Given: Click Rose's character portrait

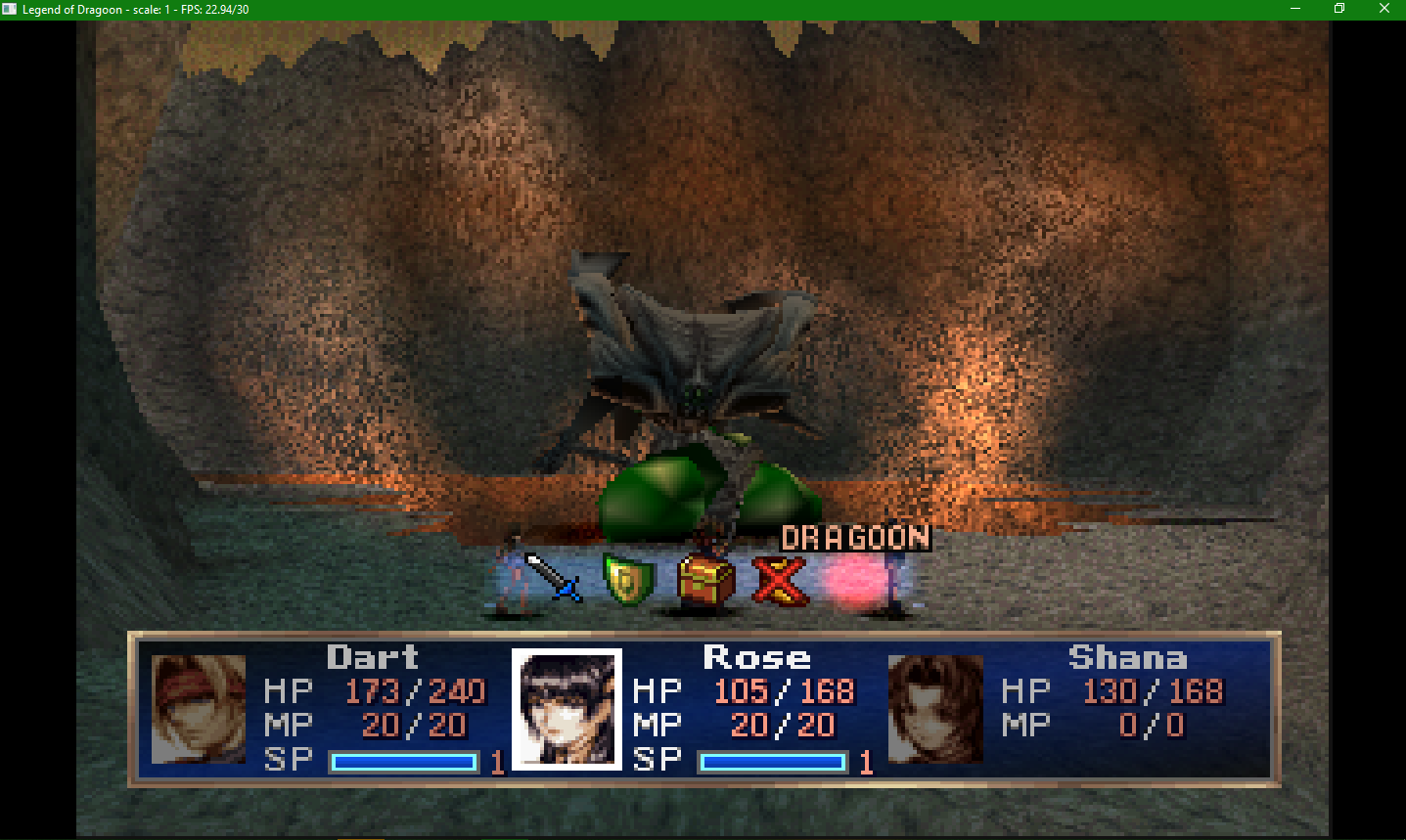Looking at the screenshot, I should click(566, 709).
